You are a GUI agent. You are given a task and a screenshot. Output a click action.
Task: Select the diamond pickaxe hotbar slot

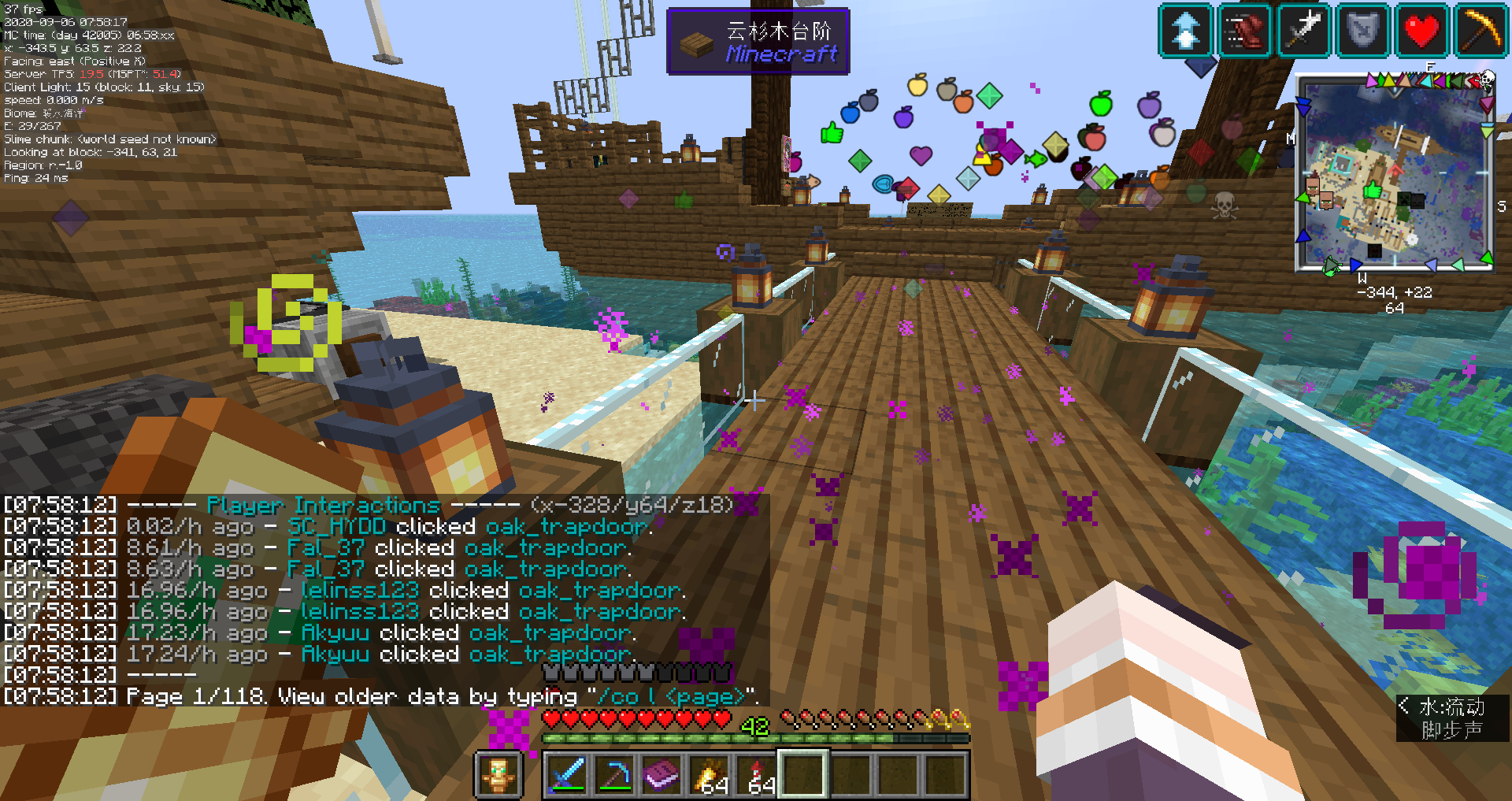[614, 774]
